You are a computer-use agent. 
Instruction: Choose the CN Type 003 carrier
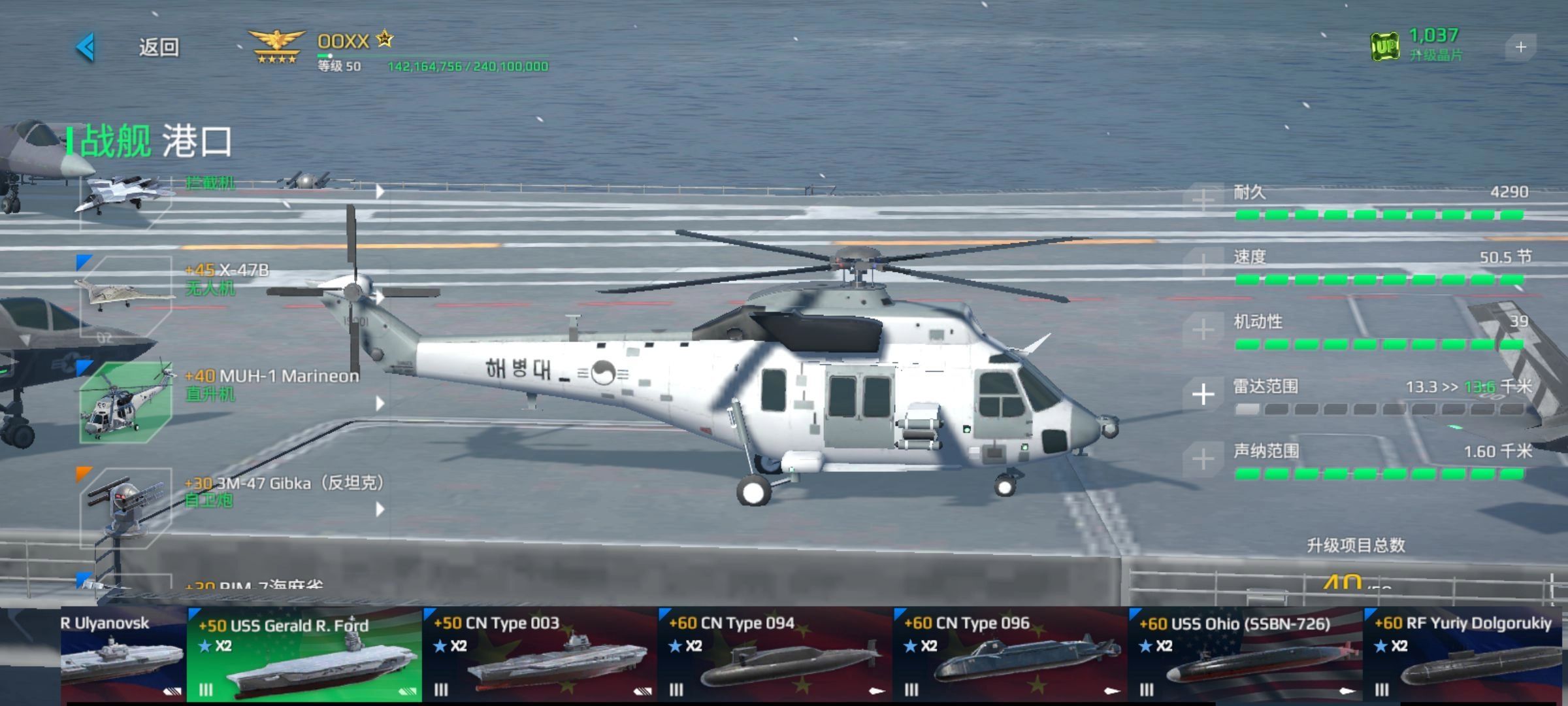[x=540, y=655]
